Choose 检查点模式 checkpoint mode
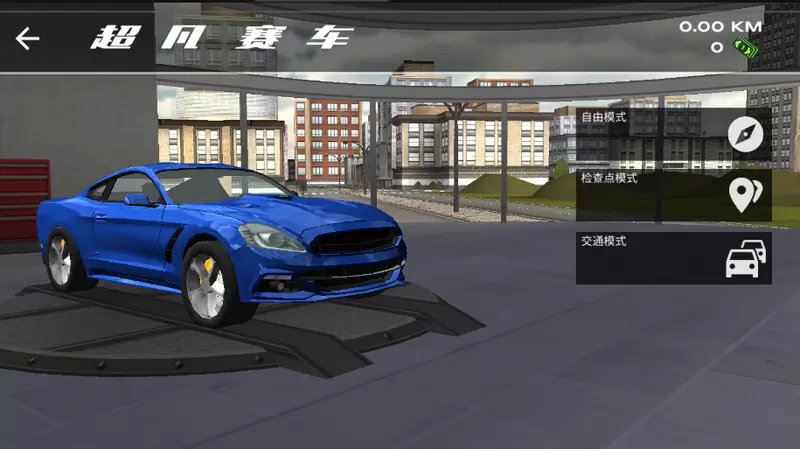 click(673, 195)
